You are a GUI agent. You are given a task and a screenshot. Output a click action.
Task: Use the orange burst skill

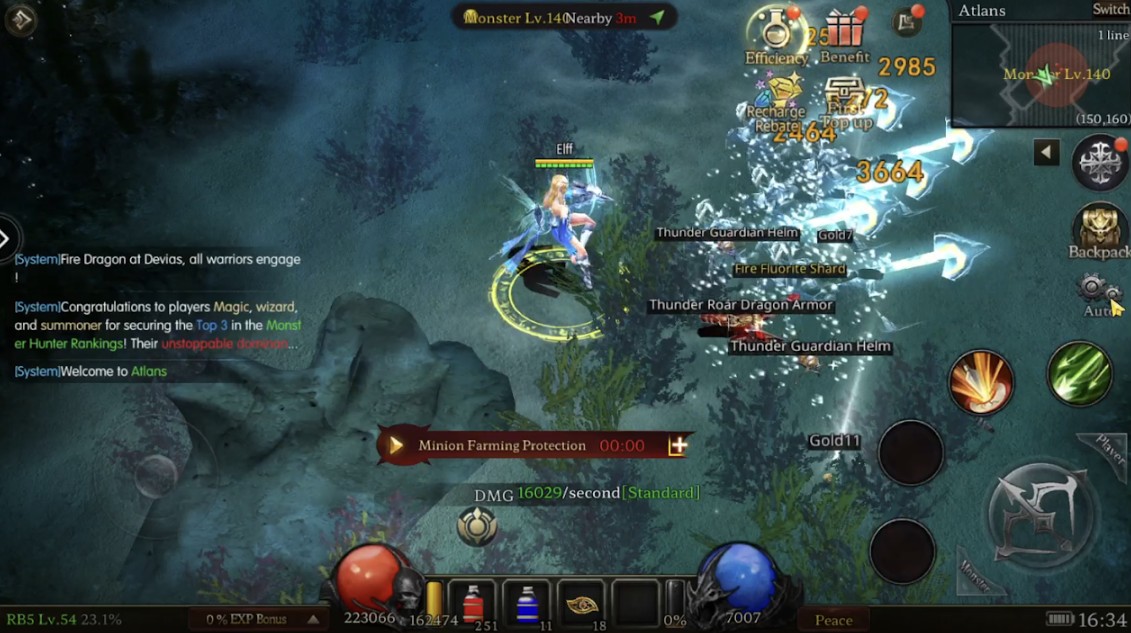981,382
